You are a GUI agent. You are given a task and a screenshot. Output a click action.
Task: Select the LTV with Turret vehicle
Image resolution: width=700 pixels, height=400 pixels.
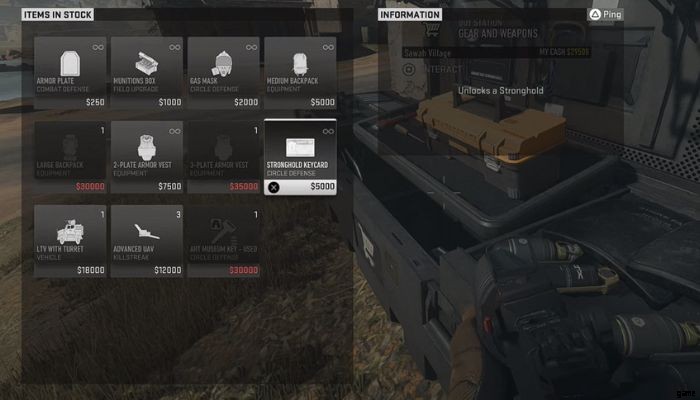point(70,241)
